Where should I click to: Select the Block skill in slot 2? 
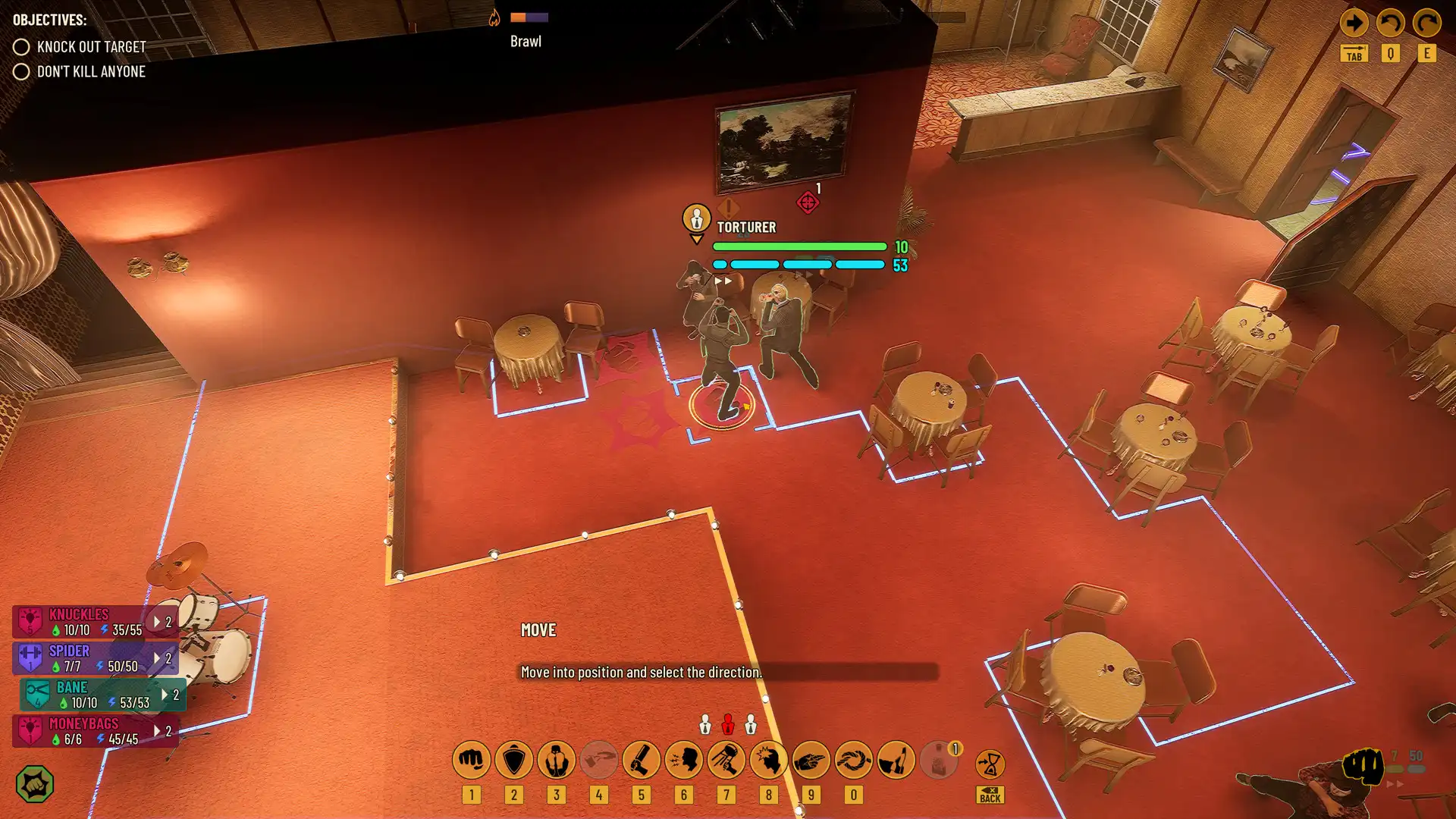515,759
